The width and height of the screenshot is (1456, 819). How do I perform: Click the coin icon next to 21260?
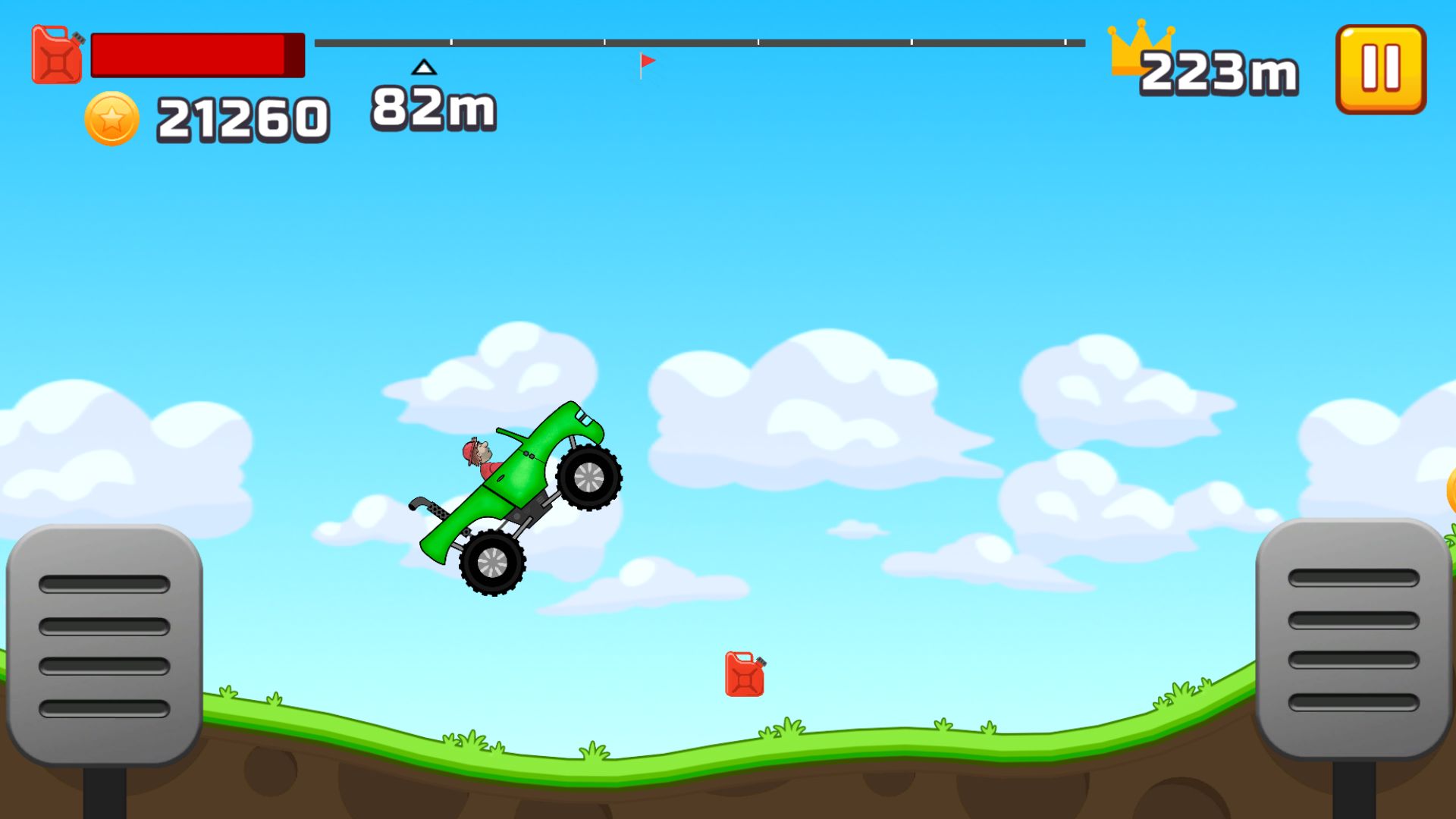pyautogui.click(x=112, y=118)
